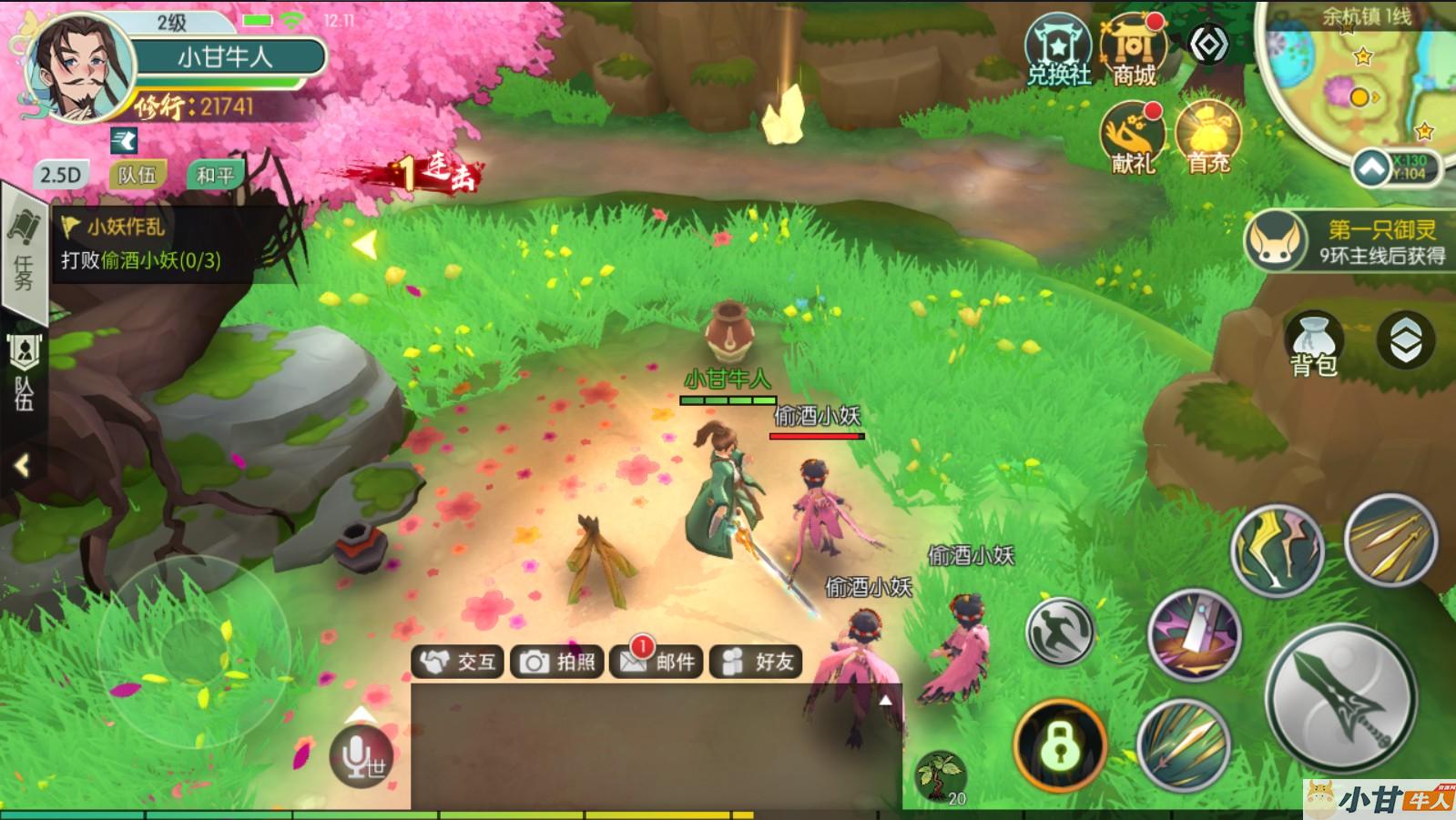This screenshot has width=1456, height=820.
Task: Open the 商城 store
Action: (x=1134, y=51)
